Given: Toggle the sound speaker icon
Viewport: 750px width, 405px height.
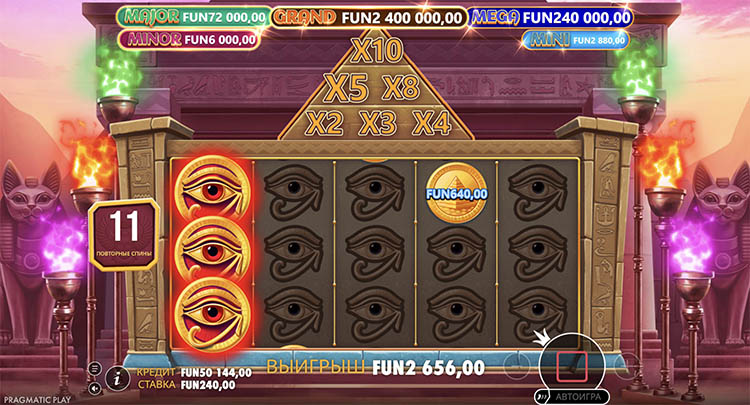Looking at the screenshot, I should point(95,387).
